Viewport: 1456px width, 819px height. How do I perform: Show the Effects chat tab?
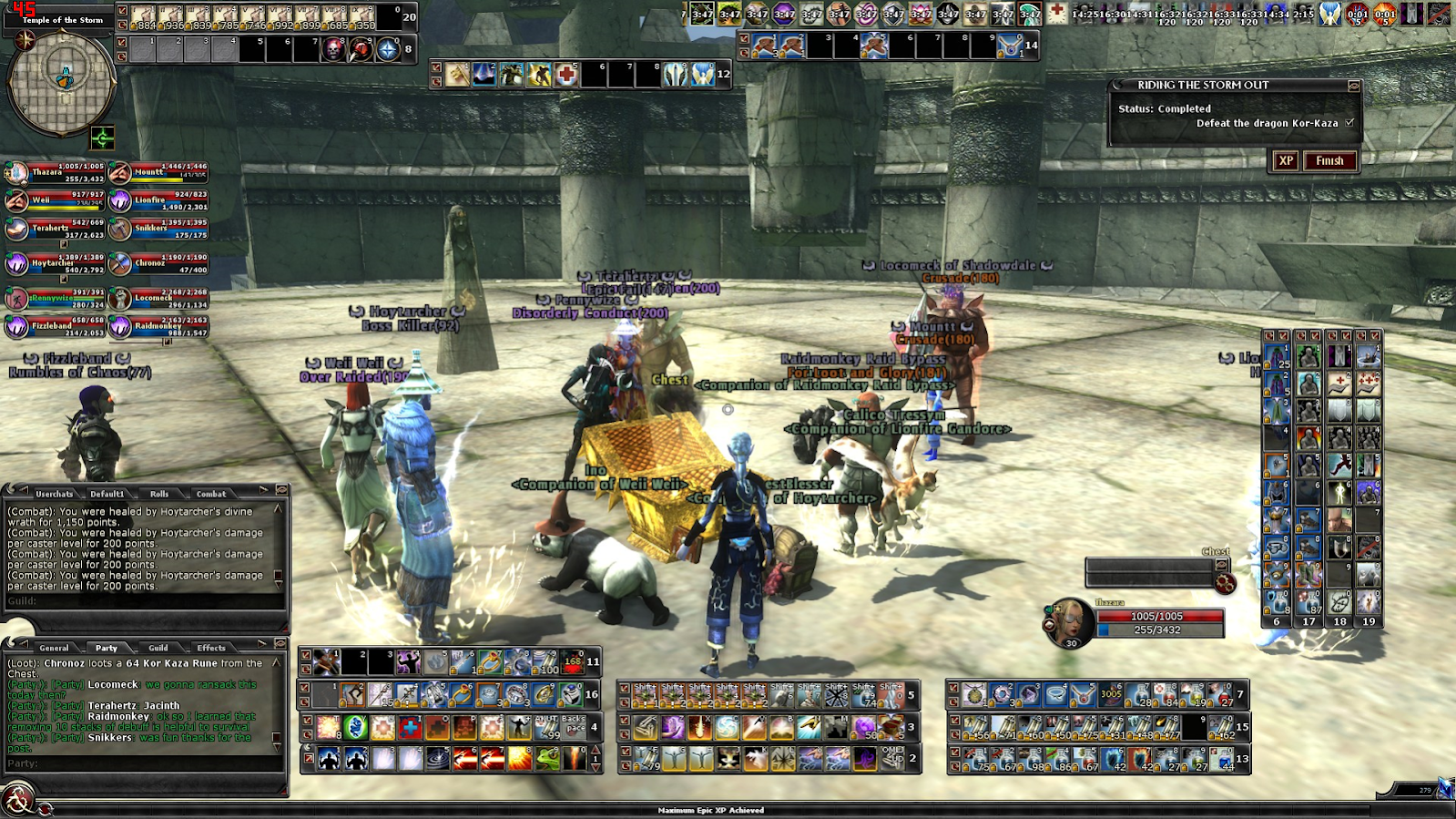coord(211,648)
